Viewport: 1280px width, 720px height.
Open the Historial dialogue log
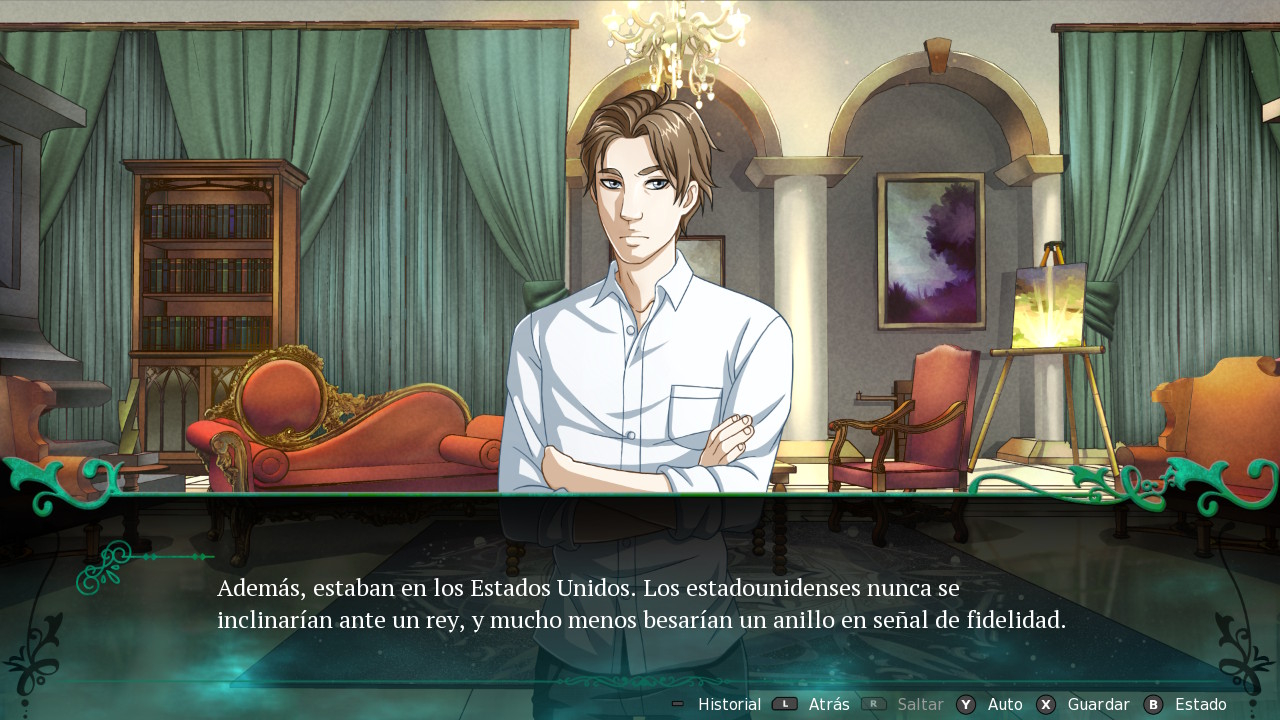point(728,704)
